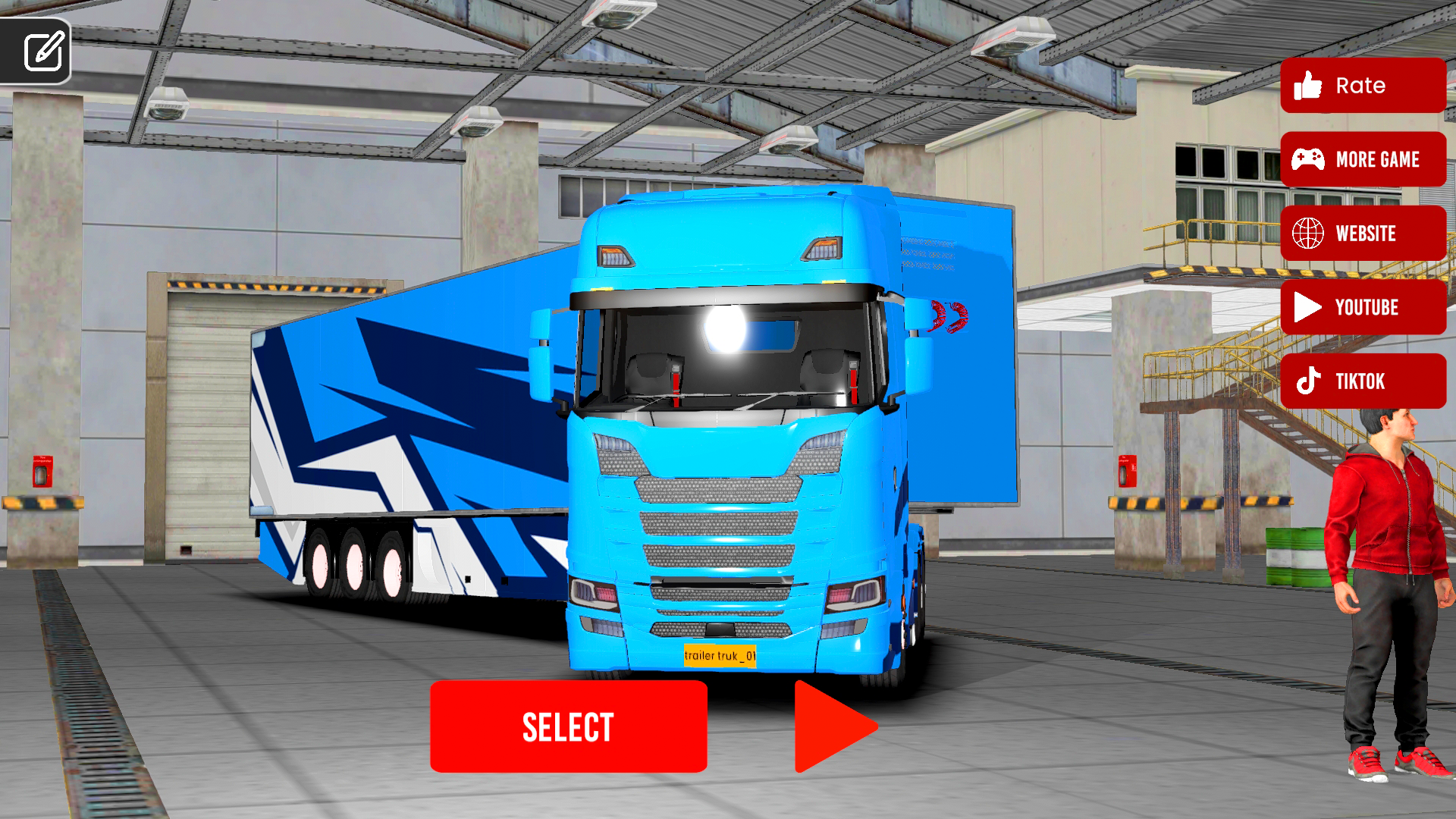
Task: Click the globe icon next to Website
Action: [1310, 234]
